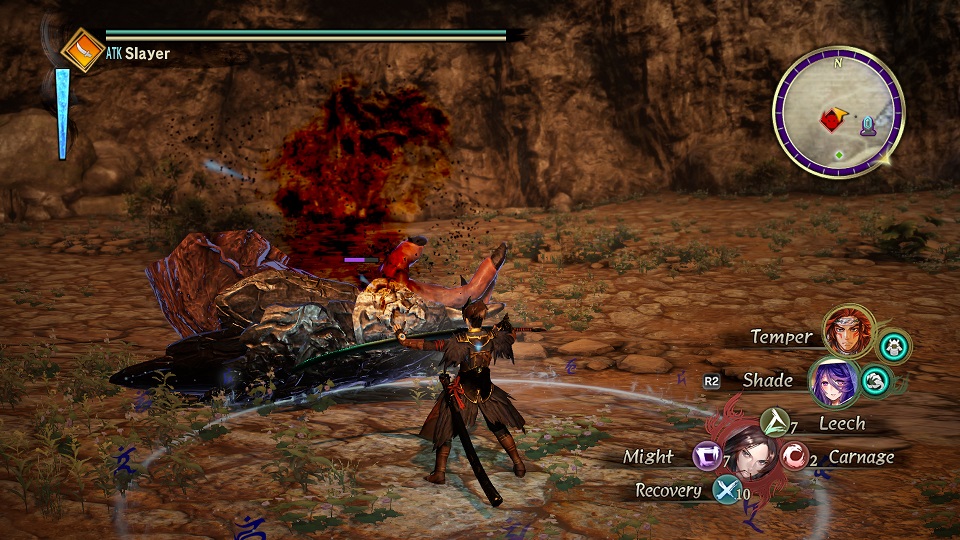
Task: Trigger the Carnage skill icon
Action: pyautogui.click(x=795, y=457)
